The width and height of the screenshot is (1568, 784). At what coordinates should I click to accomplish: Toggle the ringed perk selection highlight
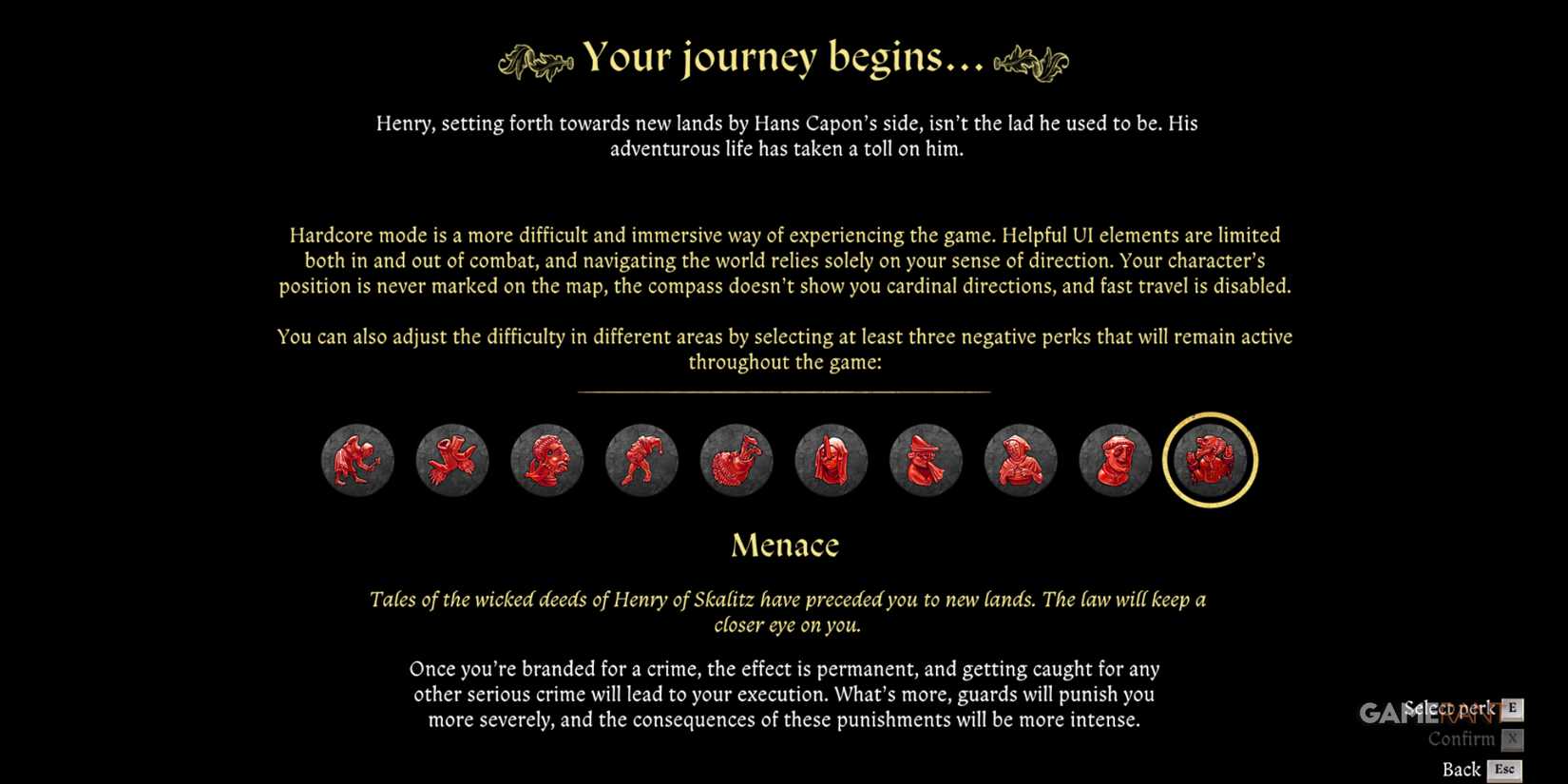click(x=1210, y=459)
